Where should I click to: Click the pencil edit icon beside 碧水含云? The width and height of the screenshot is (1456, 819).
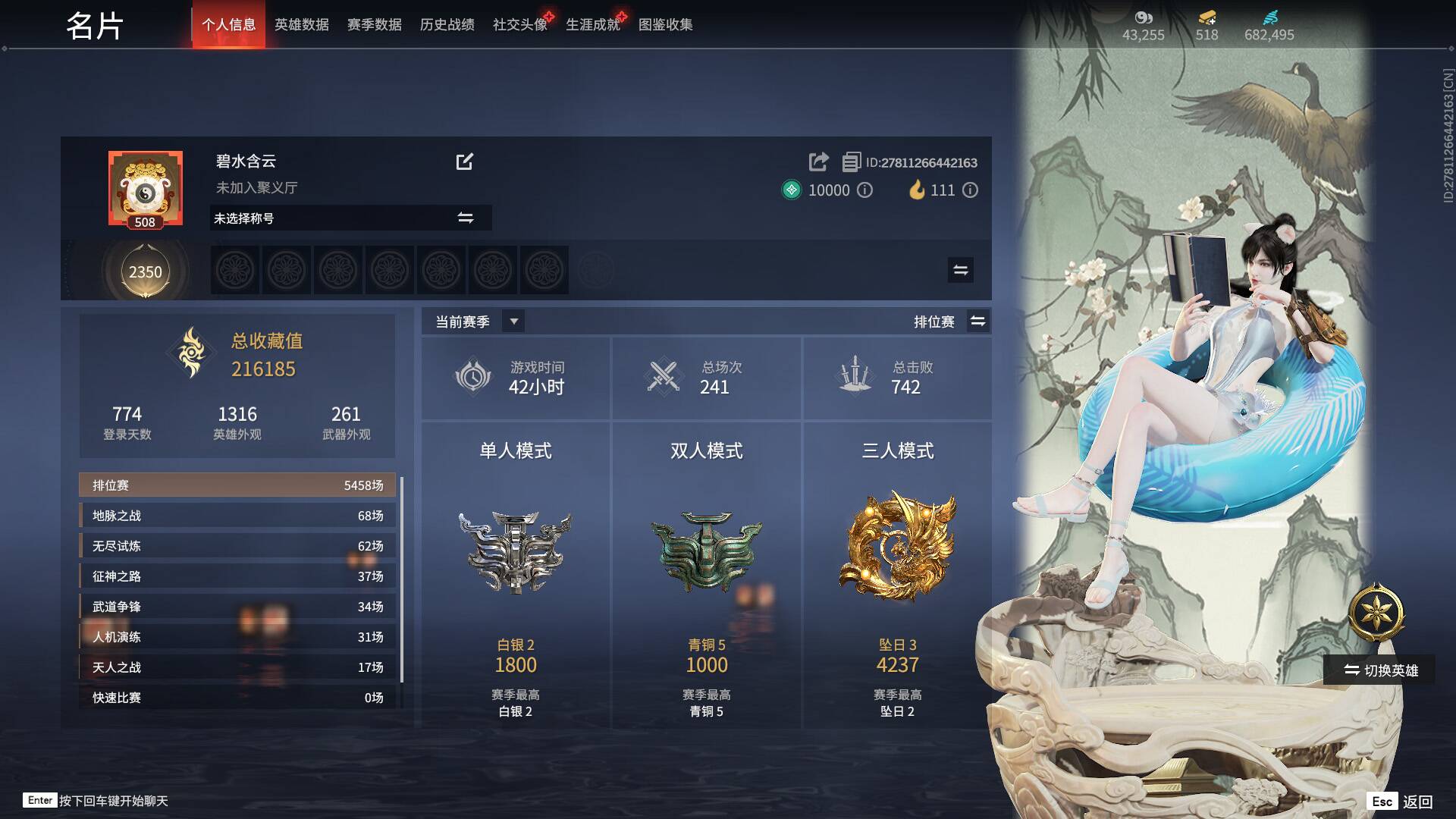(466, 162)
